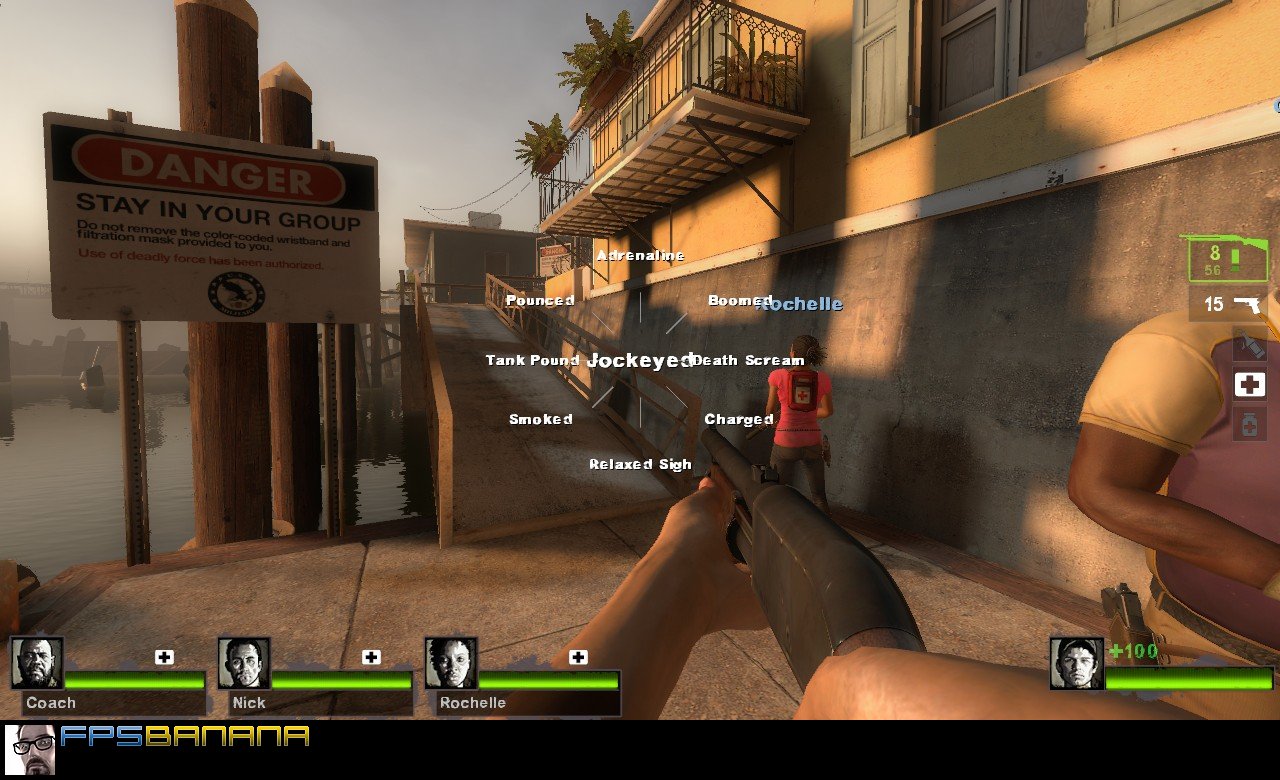This screenshot has height=780, width=1280.
Task: Select the pain pills inventory icon
Action: [x=1249, y=424]
